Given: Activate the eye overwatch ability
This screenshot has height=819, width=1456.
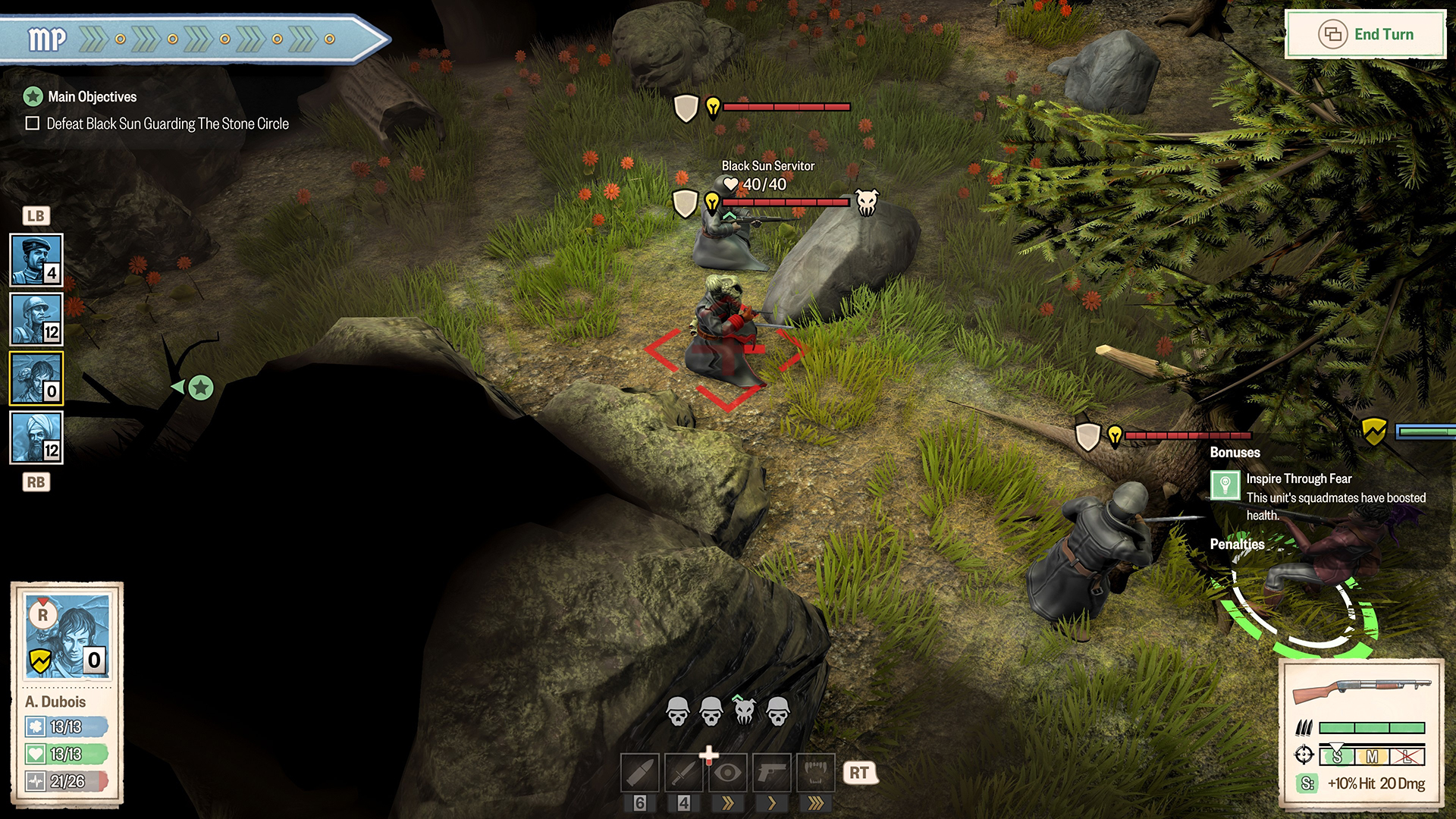Looking at the screenshot, I should (x=728, y=773).
